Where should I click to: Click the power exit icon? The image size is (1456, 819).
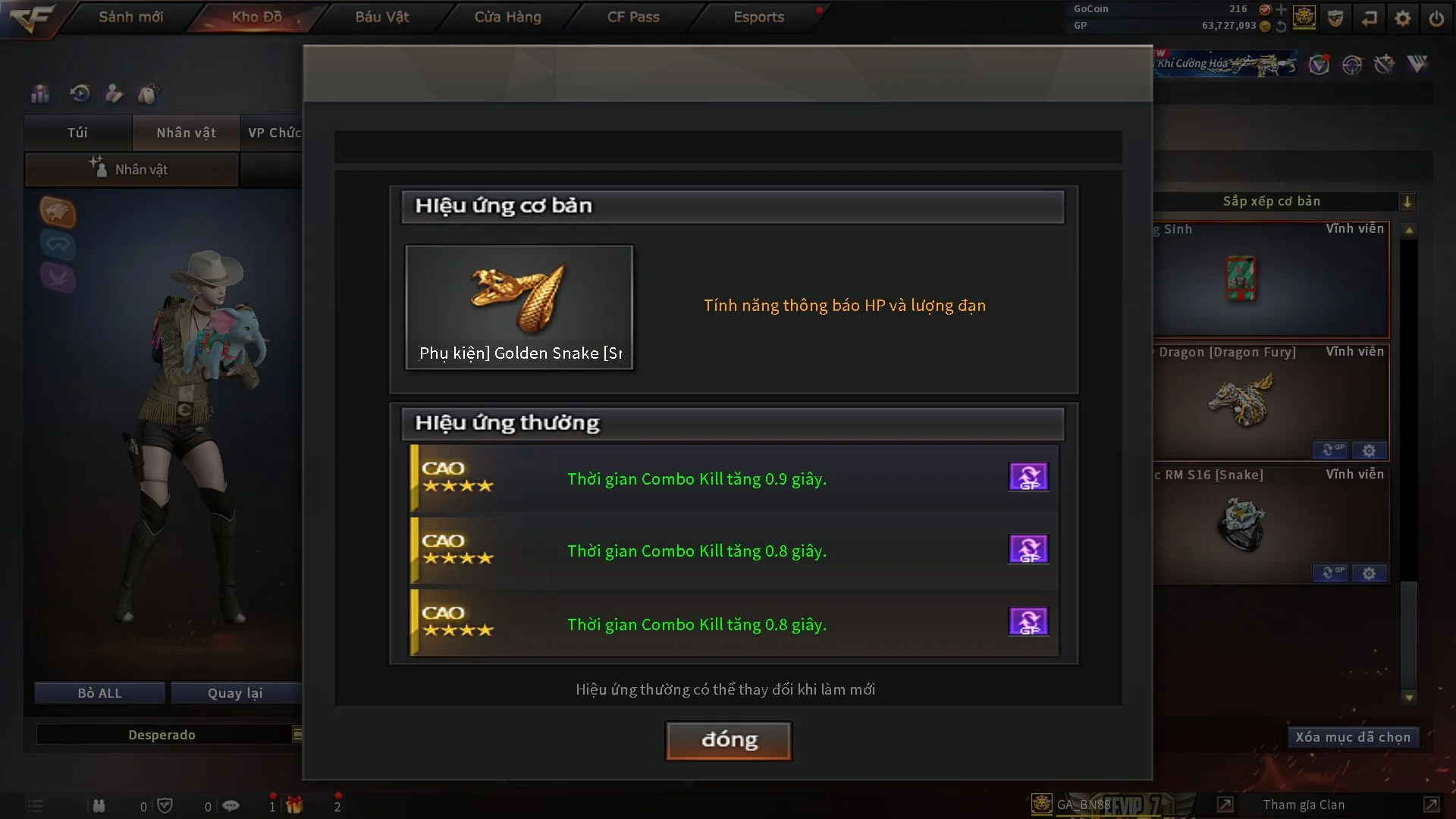(1436, 18)
